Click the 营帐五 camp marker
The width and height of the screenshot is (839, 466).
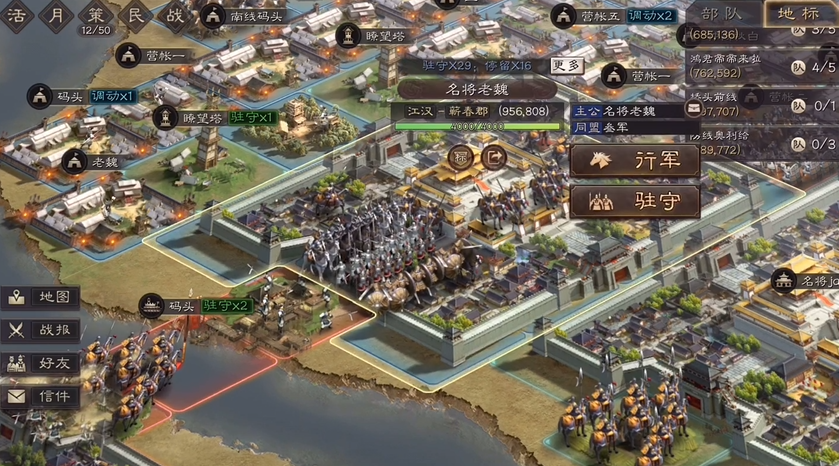[592, 16]
